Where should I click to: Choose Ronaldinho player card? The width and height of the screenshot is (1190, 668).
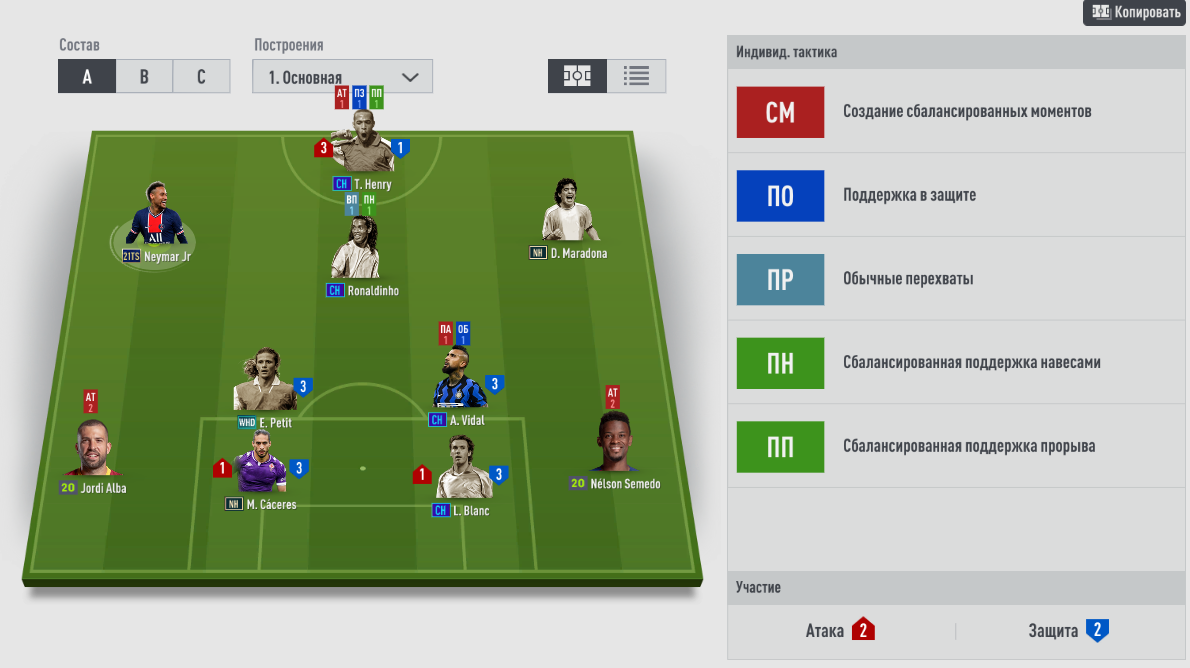pyautogui.click(x=355, y=250)
